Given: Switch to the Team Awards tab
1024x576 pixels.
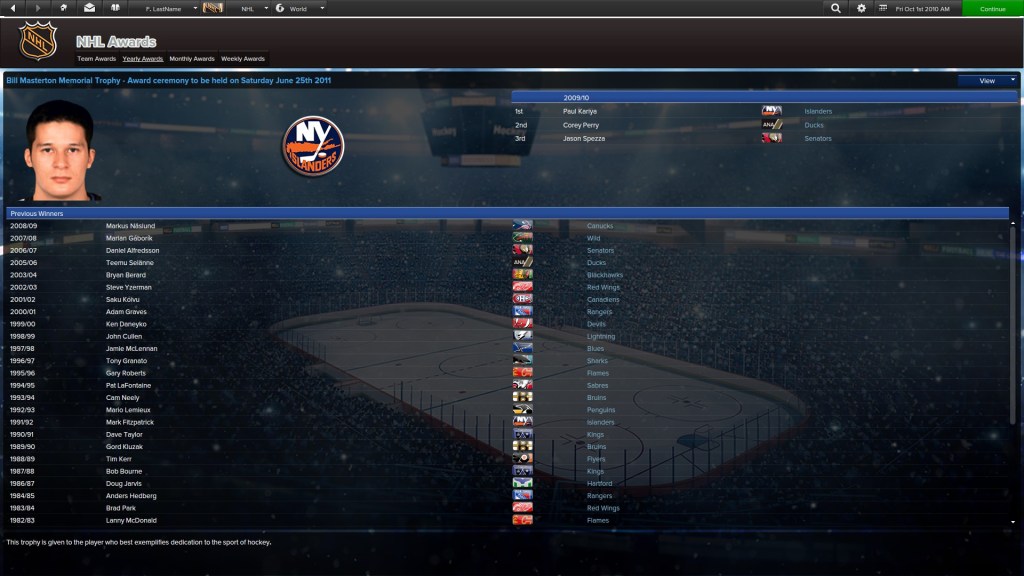Looking at the screenshot, I should point(96,59).
